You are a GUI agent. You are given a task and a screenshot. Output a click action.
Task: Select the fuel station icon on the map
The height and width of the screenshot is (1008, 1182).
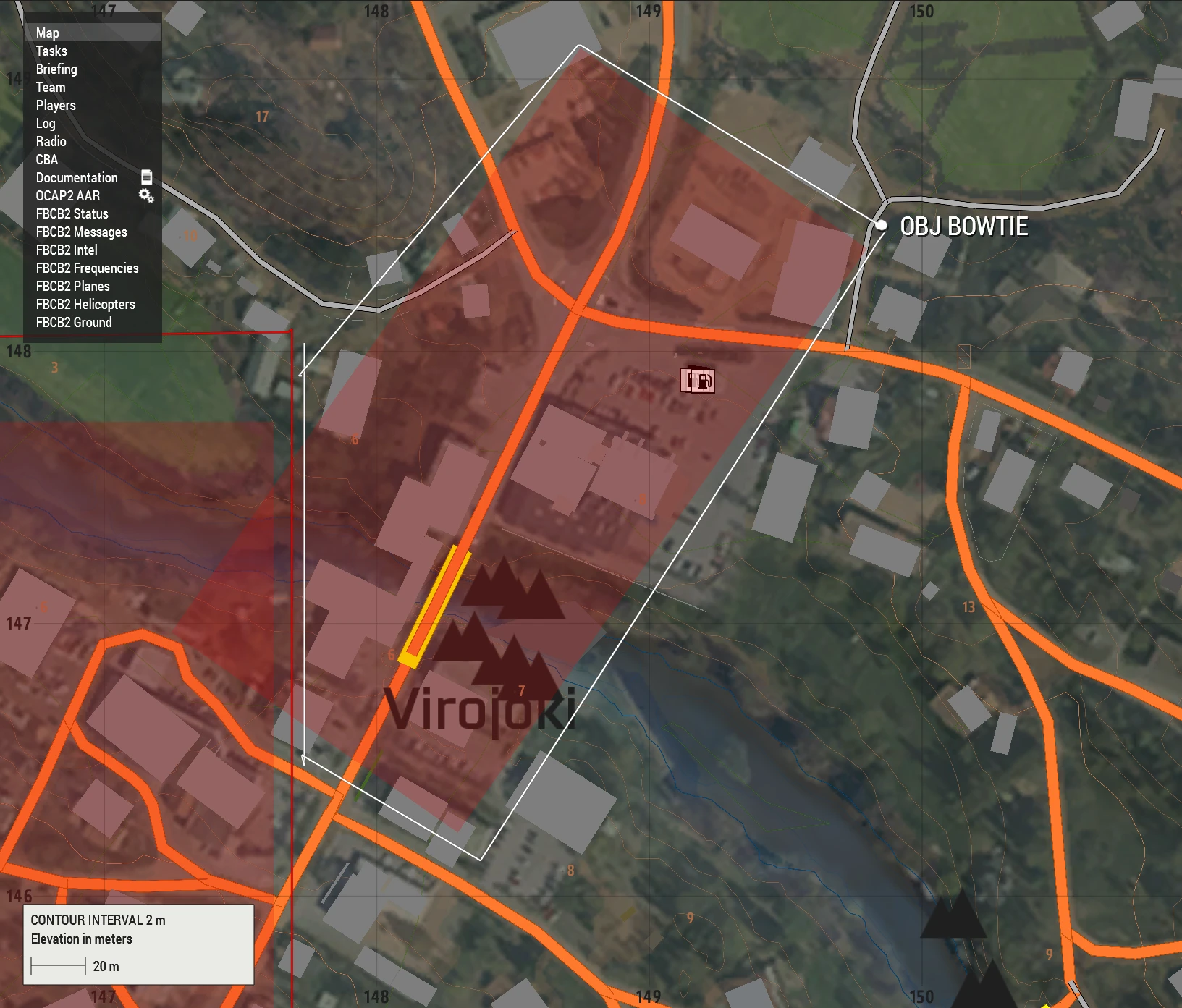pos(698,381)
